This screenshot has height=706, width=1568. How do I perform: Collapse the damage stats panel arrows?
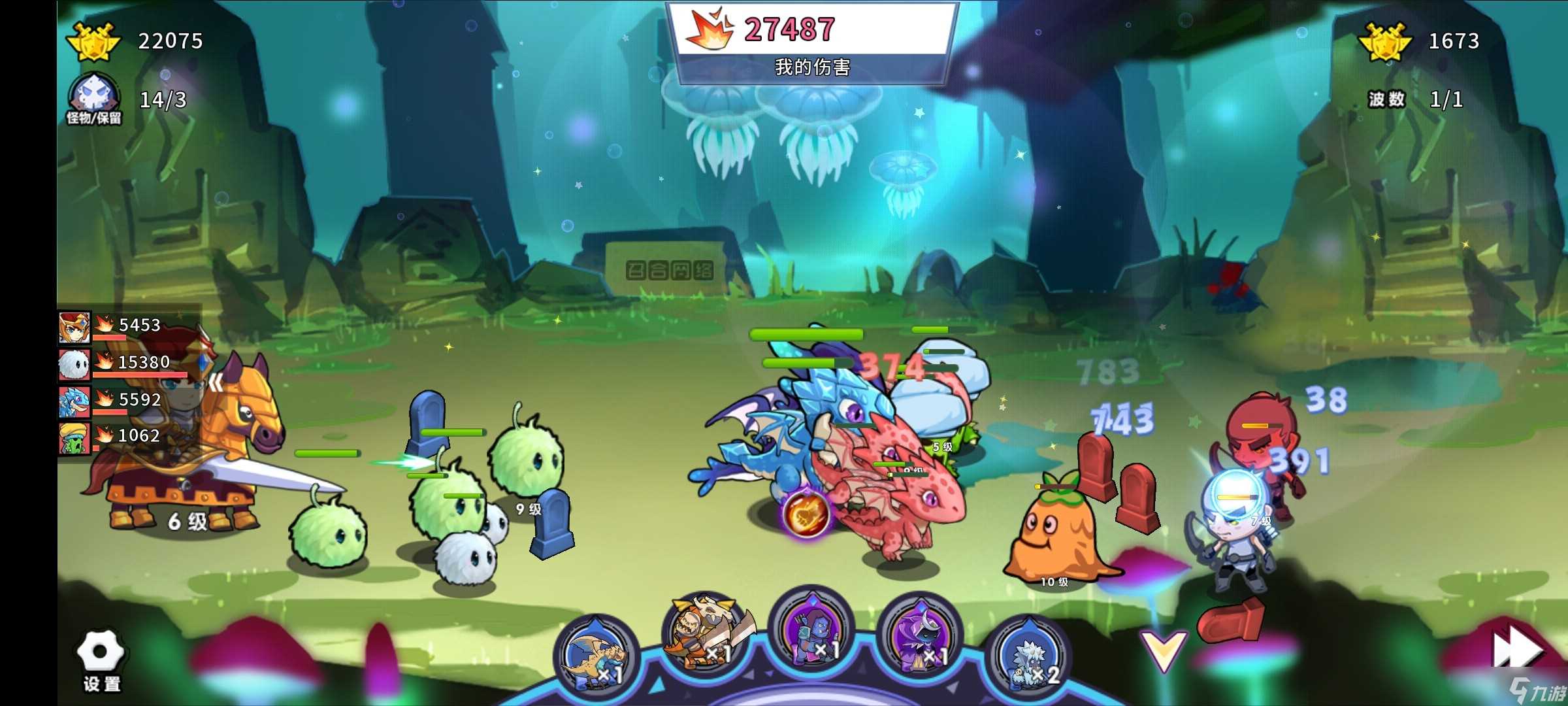[216, 384]
